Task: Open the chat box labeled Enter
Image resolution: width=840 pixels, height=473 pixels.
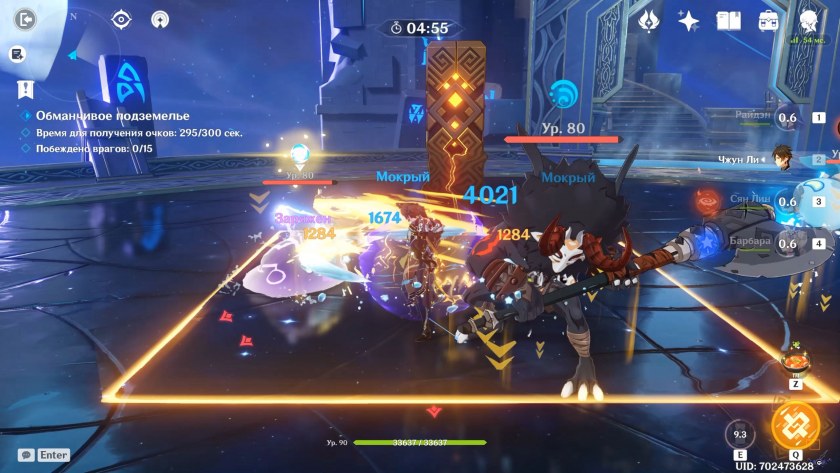Action: (x=44, y=455)
